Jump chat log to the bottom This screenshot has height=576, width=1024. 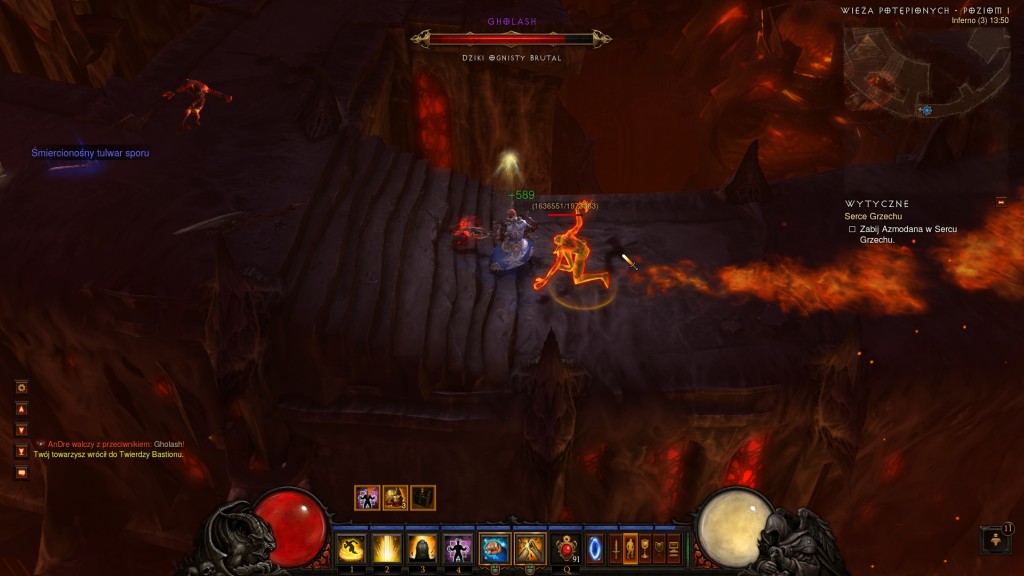click(21, 451)
